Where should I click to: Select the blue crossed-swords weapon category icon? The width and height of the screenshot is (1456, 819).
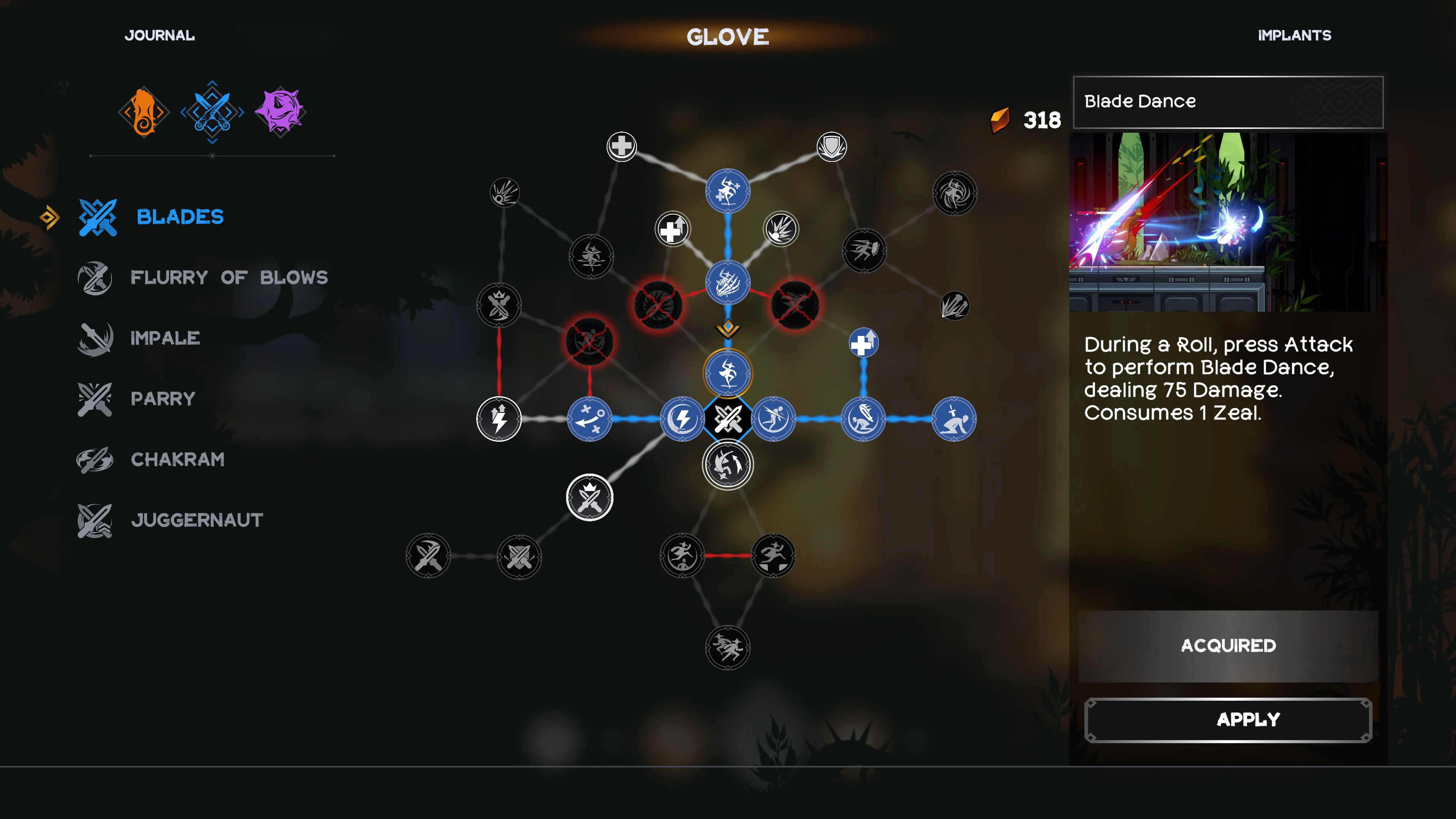212,111
